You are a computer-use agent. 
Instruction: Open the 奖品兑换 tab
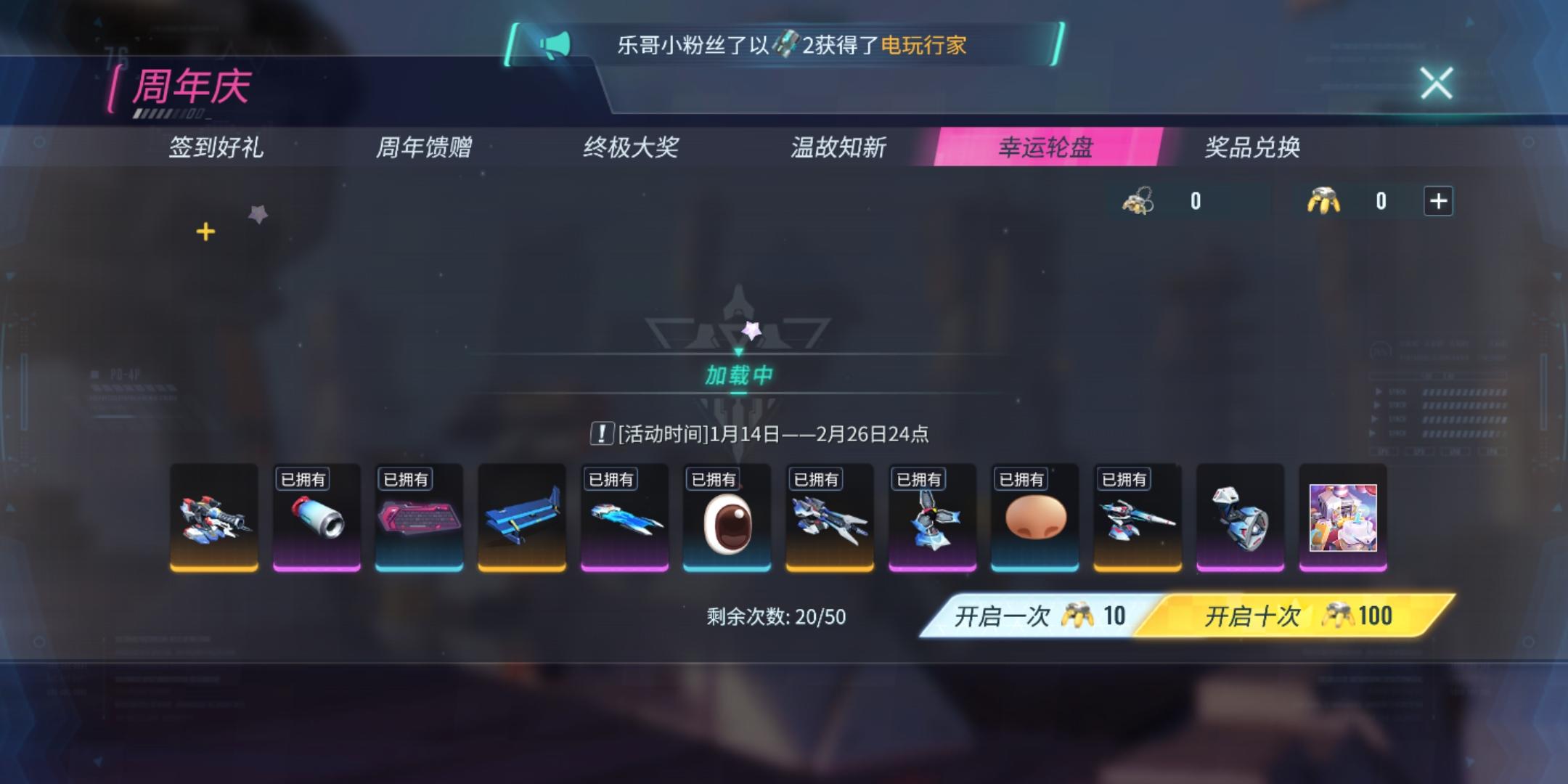[x=1253, y=149]
